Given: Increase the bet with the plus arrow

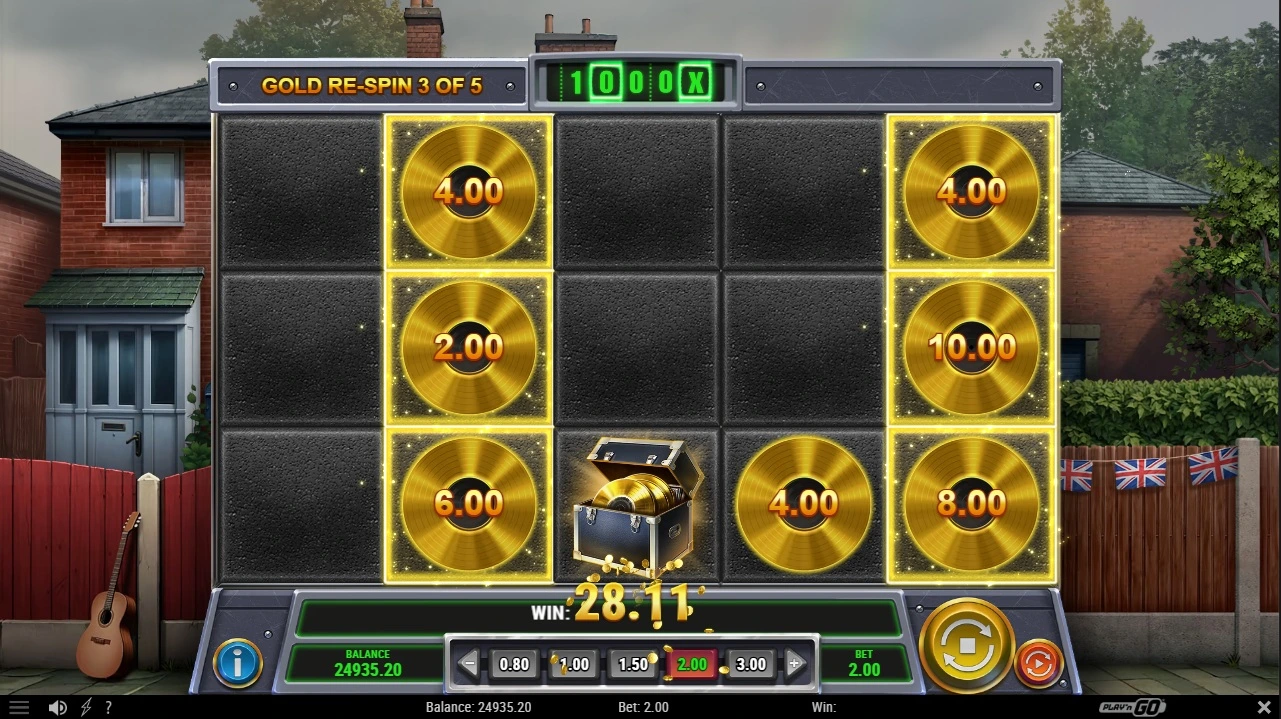Looking at the screenshot, I should 795,663.
